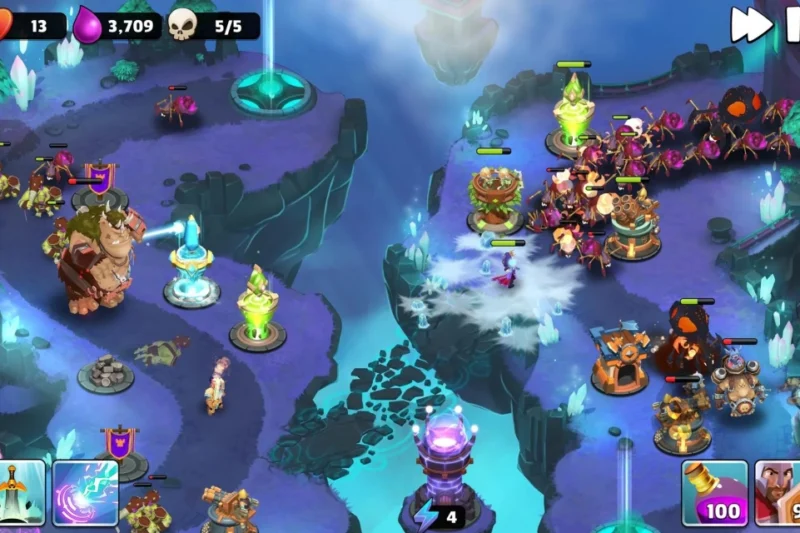Image resolution: width=800 pixels, height=533 pixels.
Task: Activate the sword strike ability
Action: [20, 492]
